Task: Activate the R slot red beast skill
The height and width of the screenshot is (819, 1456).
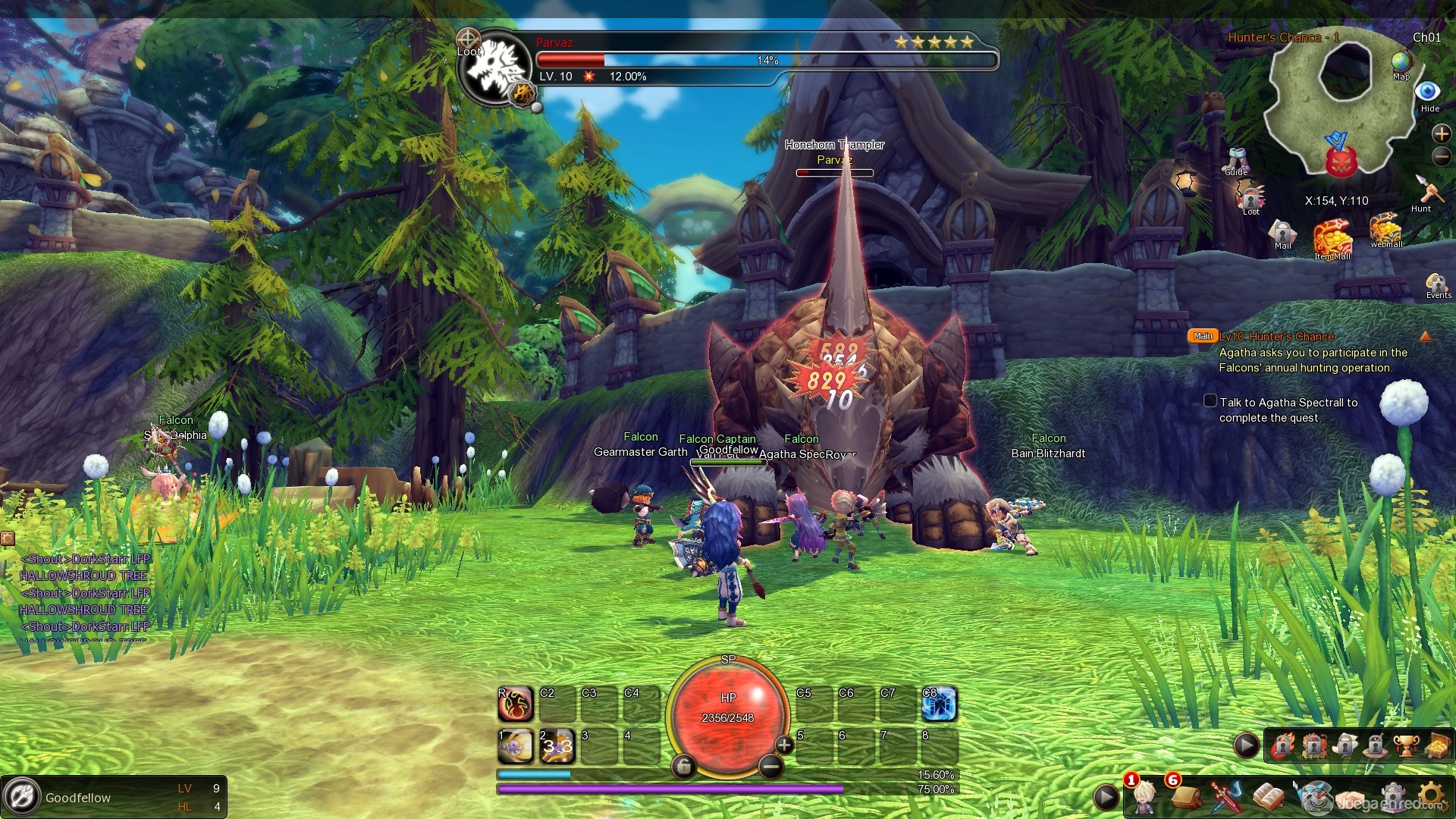Action: pyautogui.click(x=516, y=705)
